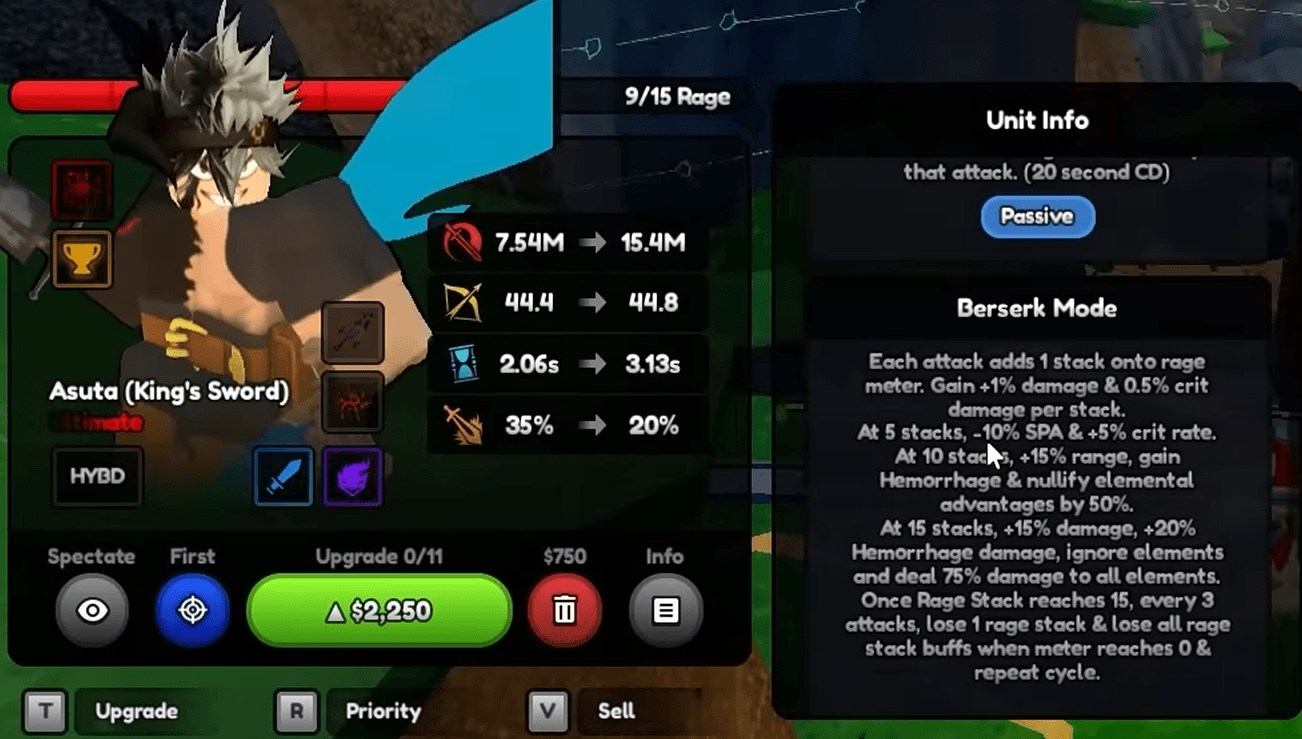This screenshot has height=739, width=1302.
Task: Click the green $2,250 upgrade button
Action: click(x=379, y=610)
